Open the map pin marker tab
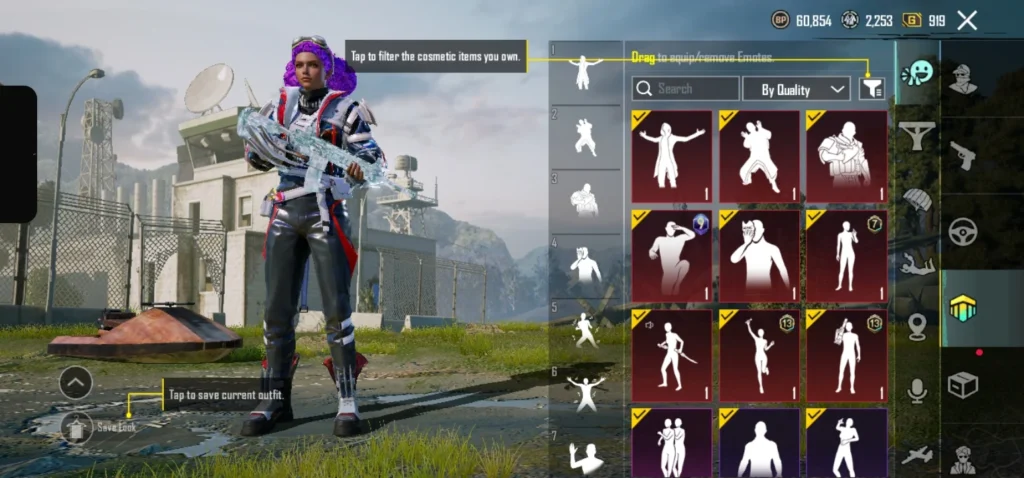Screen dimensions: 1024x478 click(917, 327)
